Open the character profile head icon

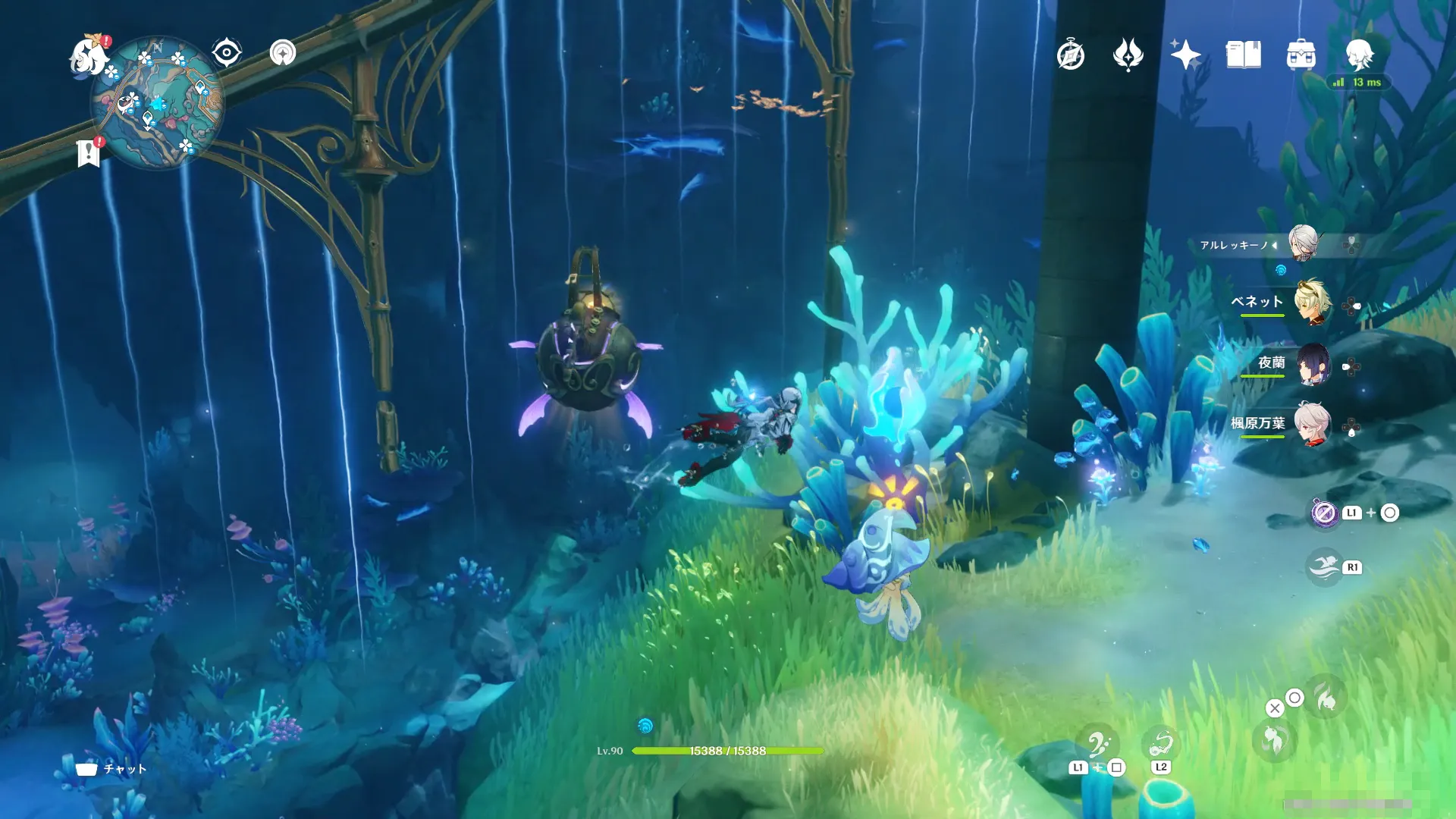tap(1359, 54)
